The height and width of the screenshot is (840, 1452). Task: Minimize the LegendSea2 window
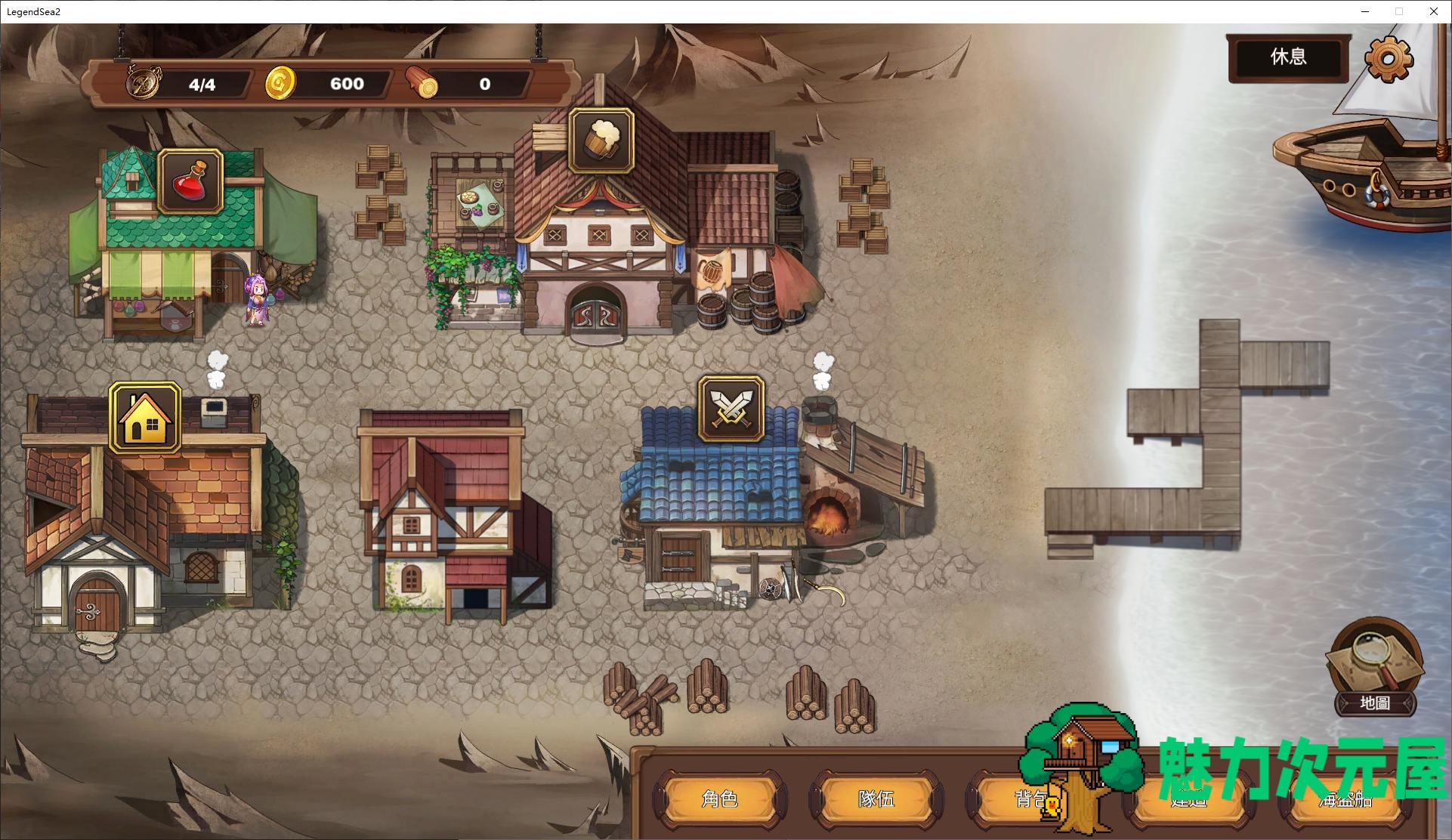pos(1365,11)
